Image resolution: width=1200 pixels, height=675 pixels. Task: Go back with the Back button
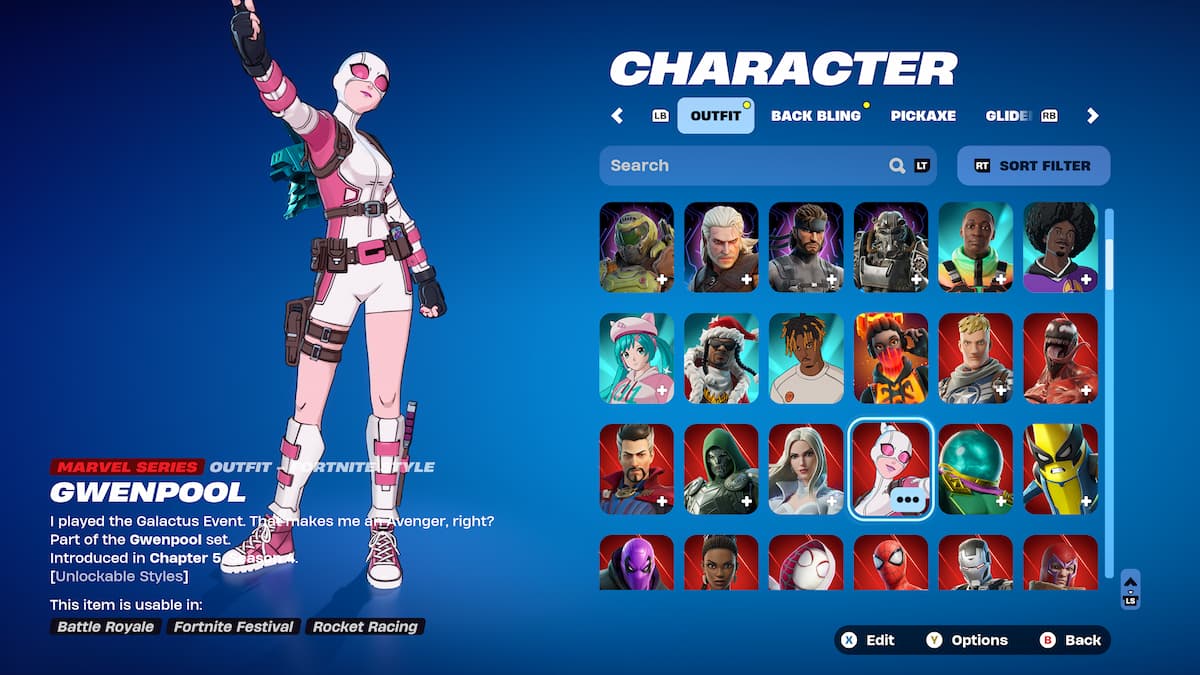(x=1070, y=640)
